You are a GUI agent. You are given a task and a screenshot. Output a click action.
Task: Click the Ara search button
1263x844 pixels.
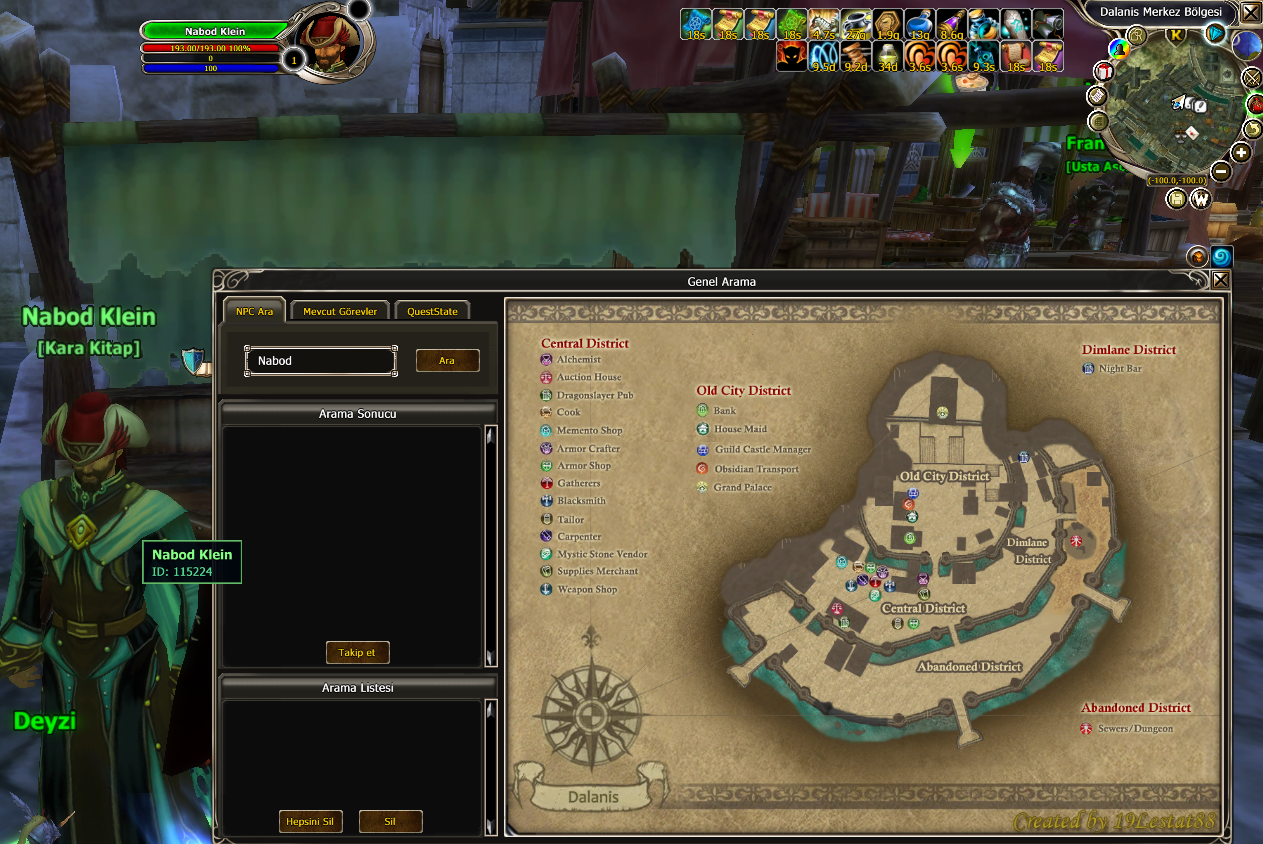447,361
